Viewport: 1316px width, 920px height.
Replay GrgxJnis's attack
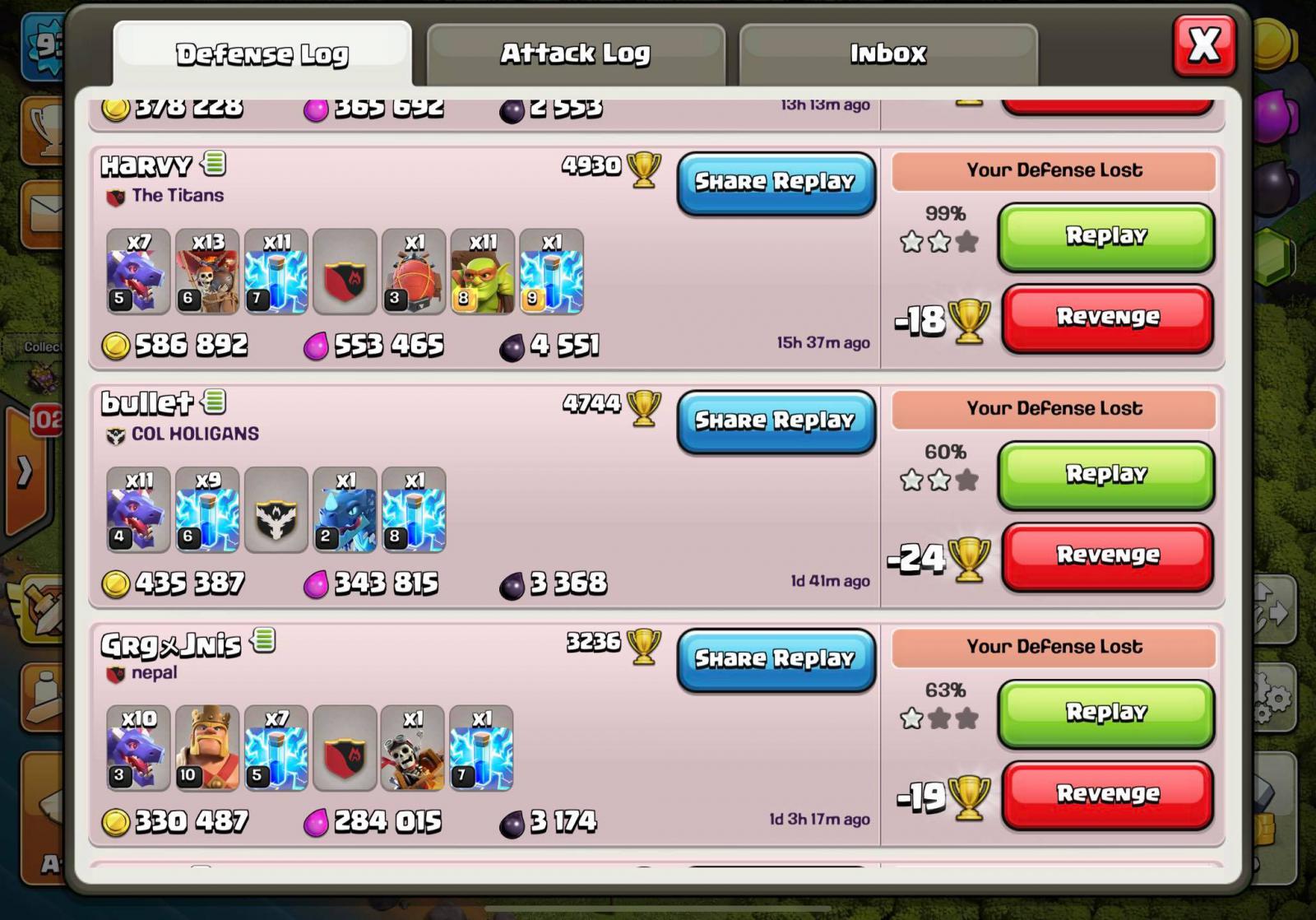pyautogui.click(x=1105, y=713)
